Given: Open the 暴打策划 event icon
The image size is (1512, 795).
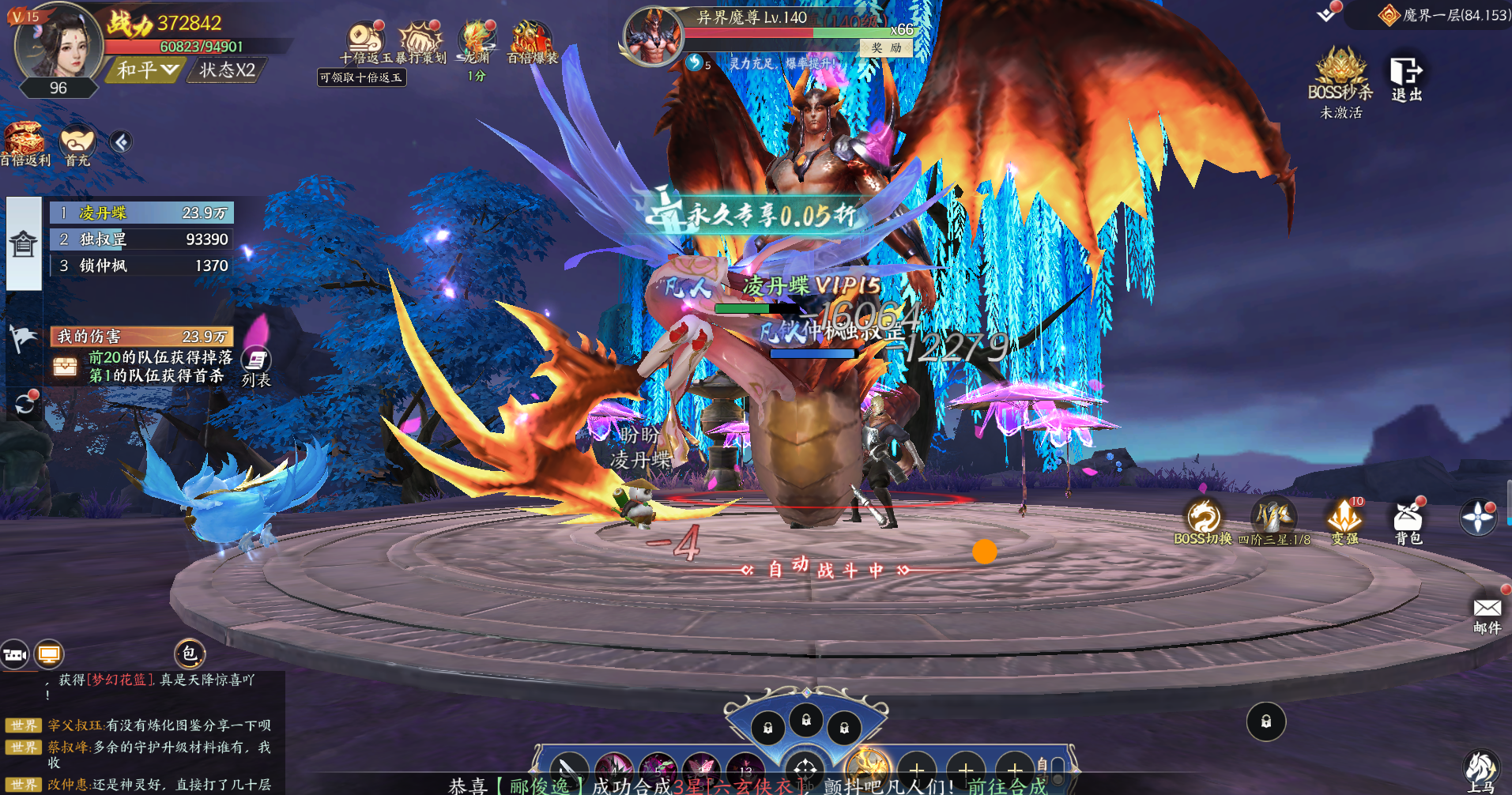Looking at the screenshot, I should 420,41.
